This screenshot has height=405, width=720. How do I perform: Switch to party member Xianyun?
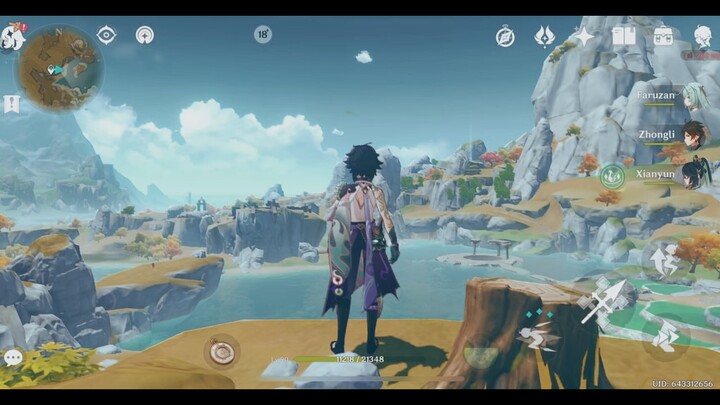pyautogui.click(x=692, y=175)
